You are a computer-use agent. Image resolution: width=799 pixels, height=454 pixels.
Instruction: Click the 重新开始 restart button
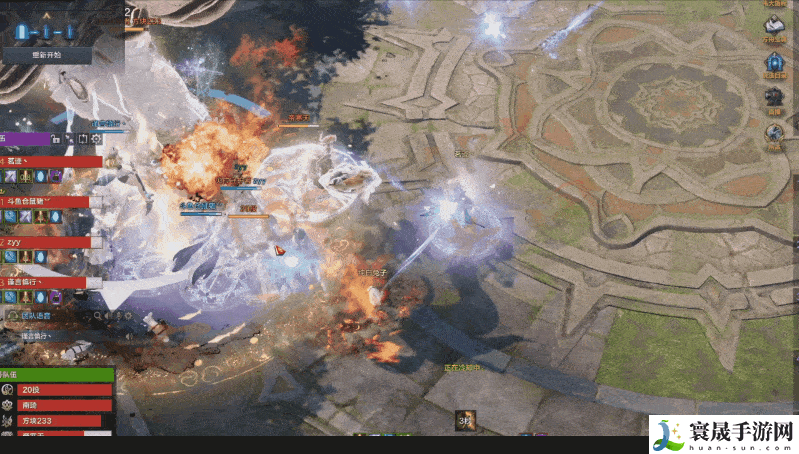click(x=46, y=55)
